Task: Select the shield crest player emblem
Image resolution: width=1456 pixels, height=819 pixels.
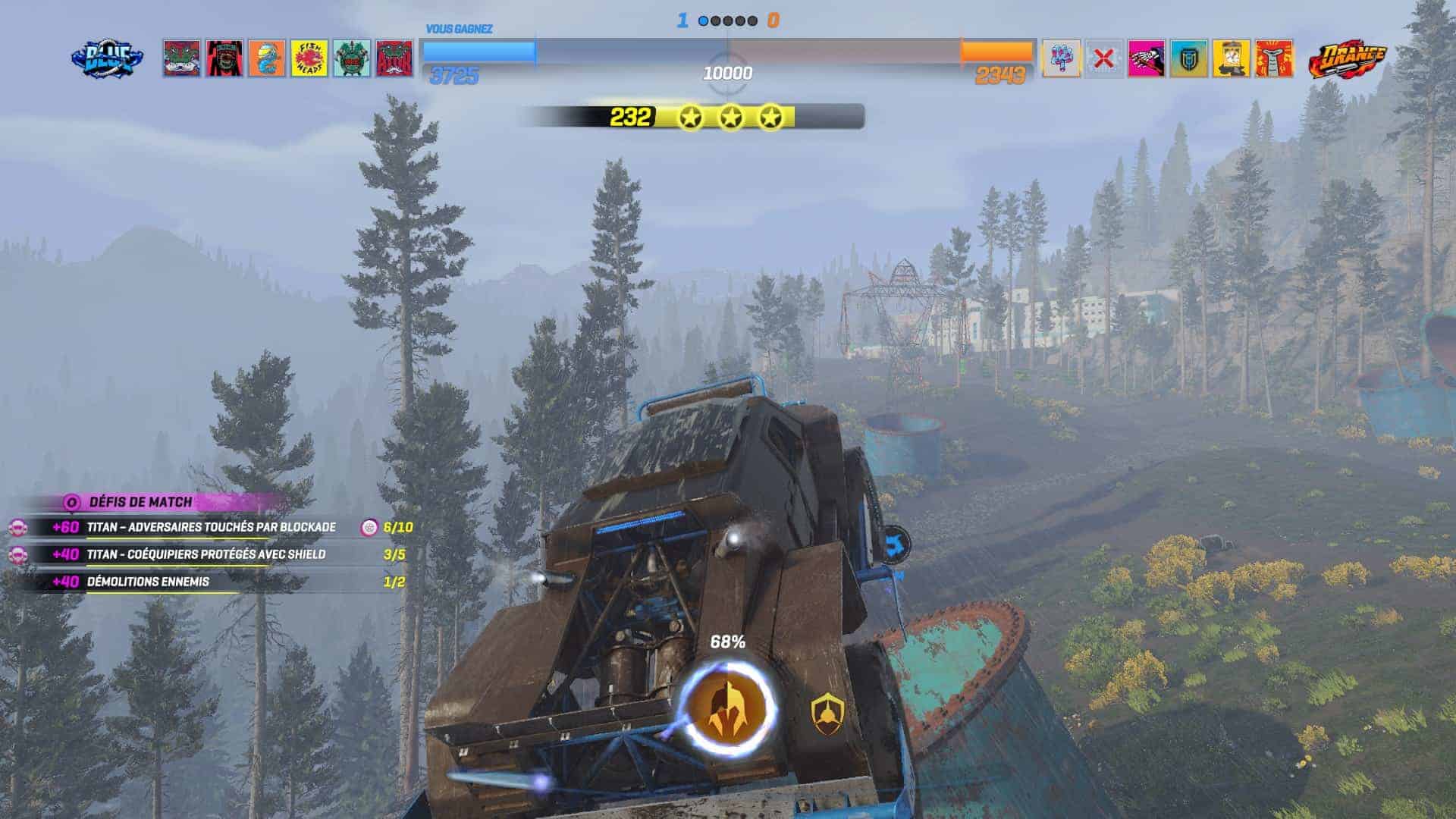Action: [x=1188, y=58]
